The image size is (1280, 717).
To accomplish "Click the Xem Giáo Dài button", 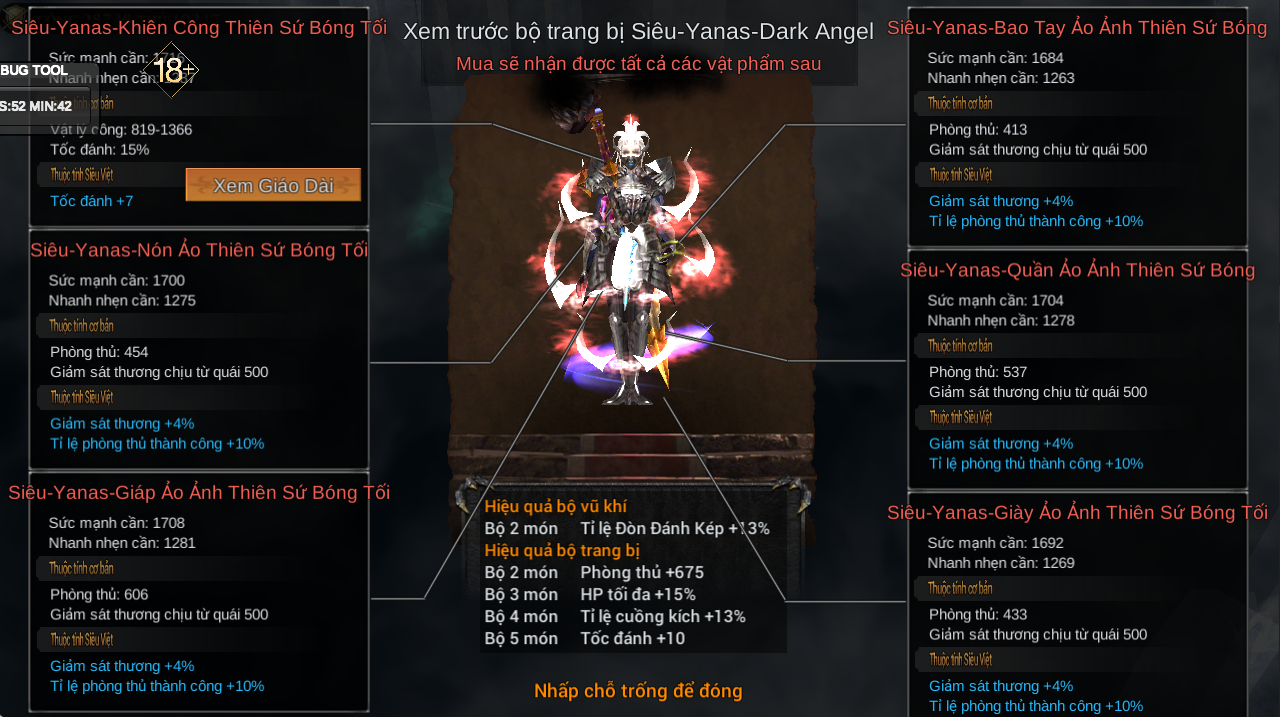I will pyautogui.click(x=273, y=185).
